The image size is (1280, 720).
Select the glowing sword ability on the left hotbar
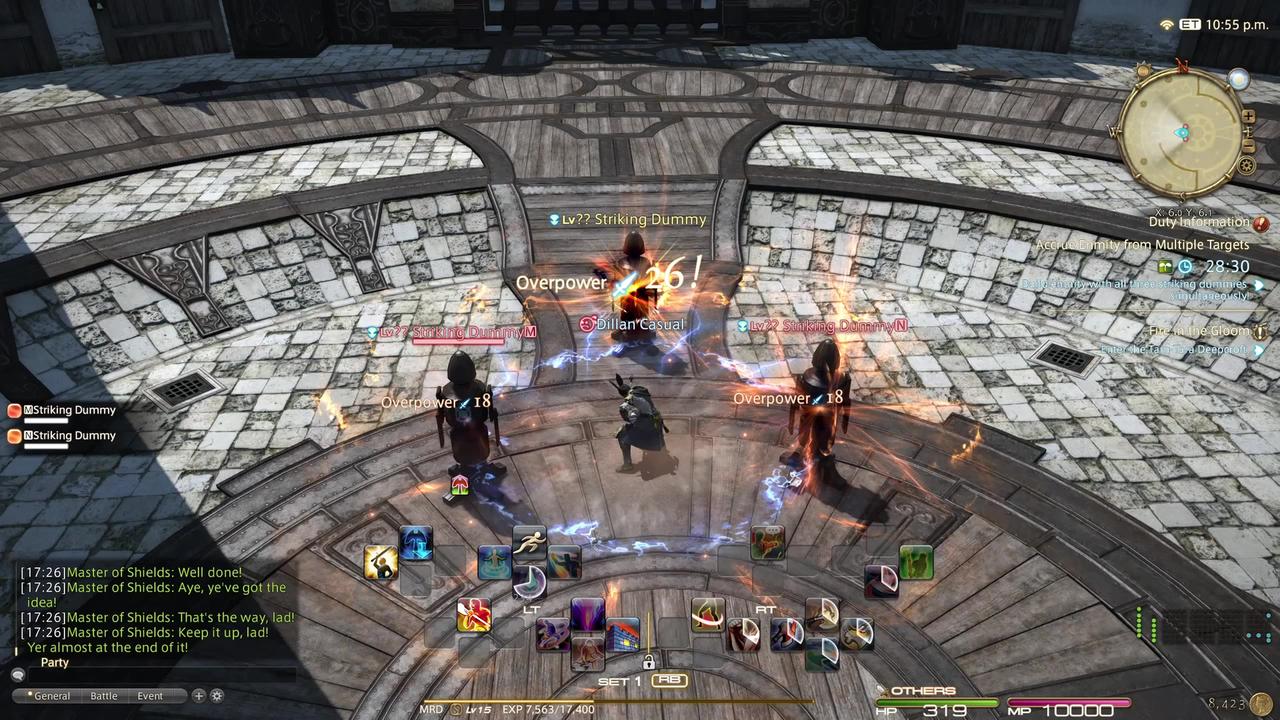[x=381, y=563]
